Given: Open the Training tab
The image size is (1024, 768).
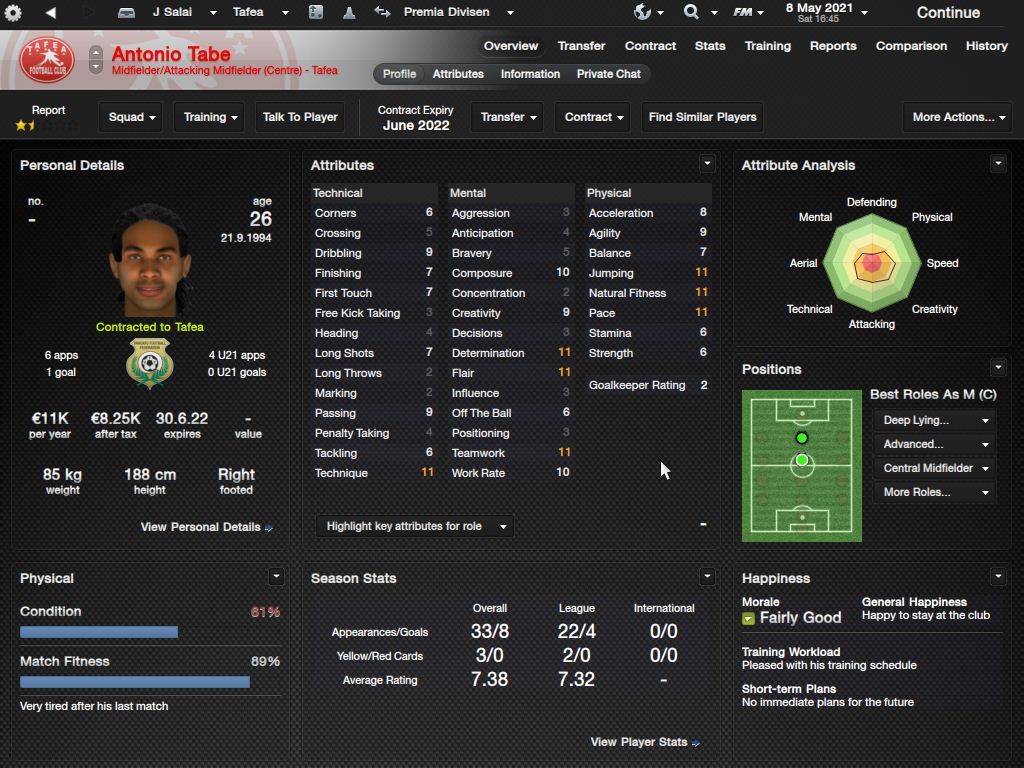Looking at the screenshot, I should [767, 46].
